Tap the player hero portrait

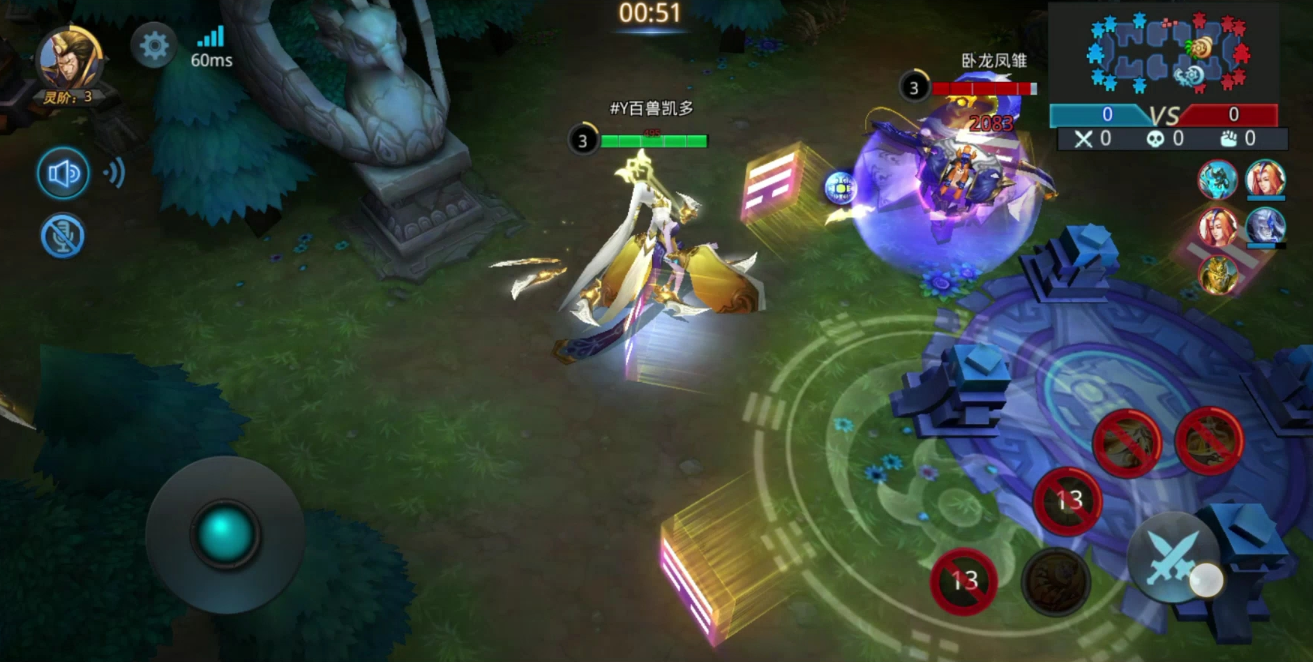68,58
